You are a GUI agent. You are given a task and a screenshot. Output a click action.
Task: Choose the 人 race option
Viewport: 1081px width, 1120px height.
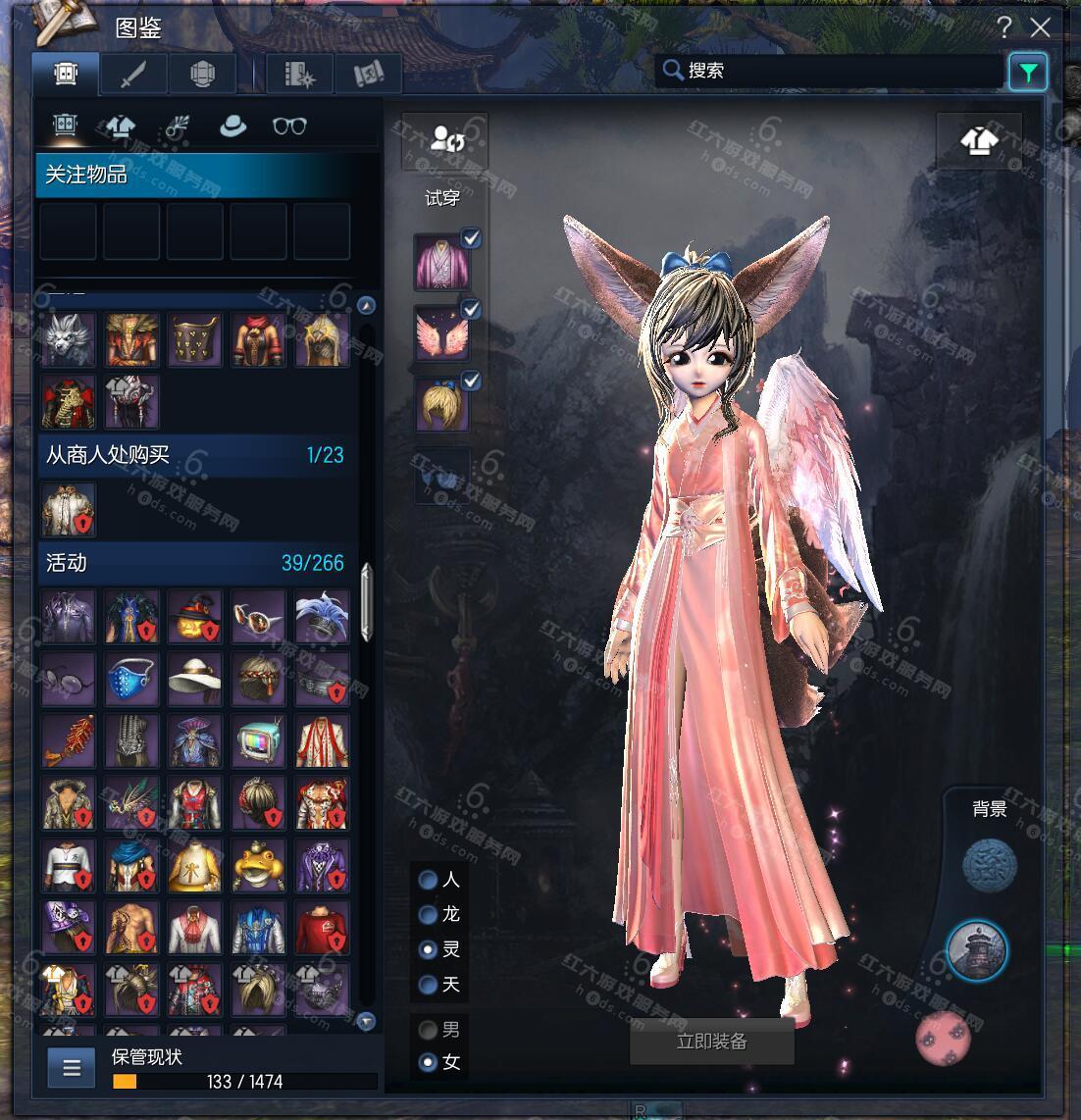click(x=429, y=880)
